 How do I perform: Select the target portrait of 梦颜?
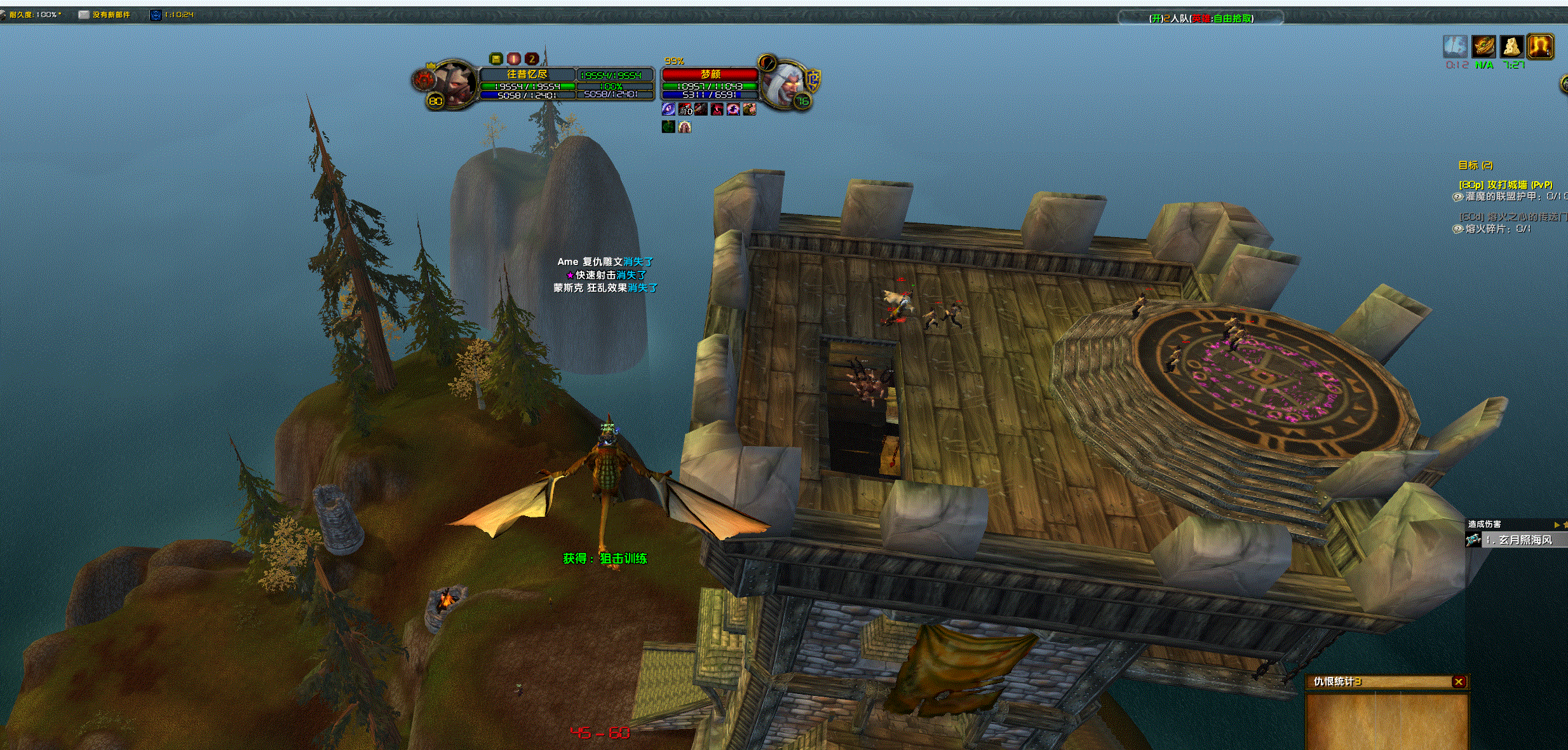pos(785,83)
